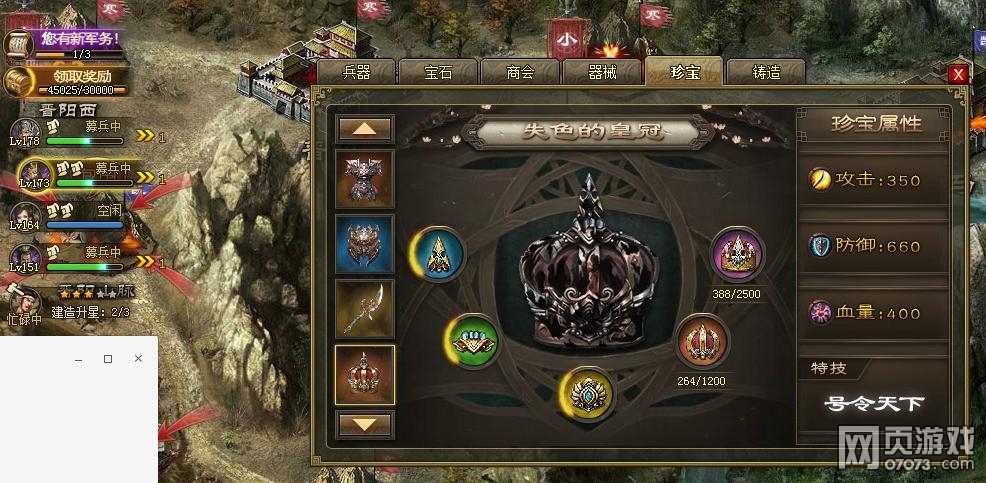Image resolution: width=986 pixels, height=483 pixels.
Task: Select the 商会 tab
Action: 520,72
